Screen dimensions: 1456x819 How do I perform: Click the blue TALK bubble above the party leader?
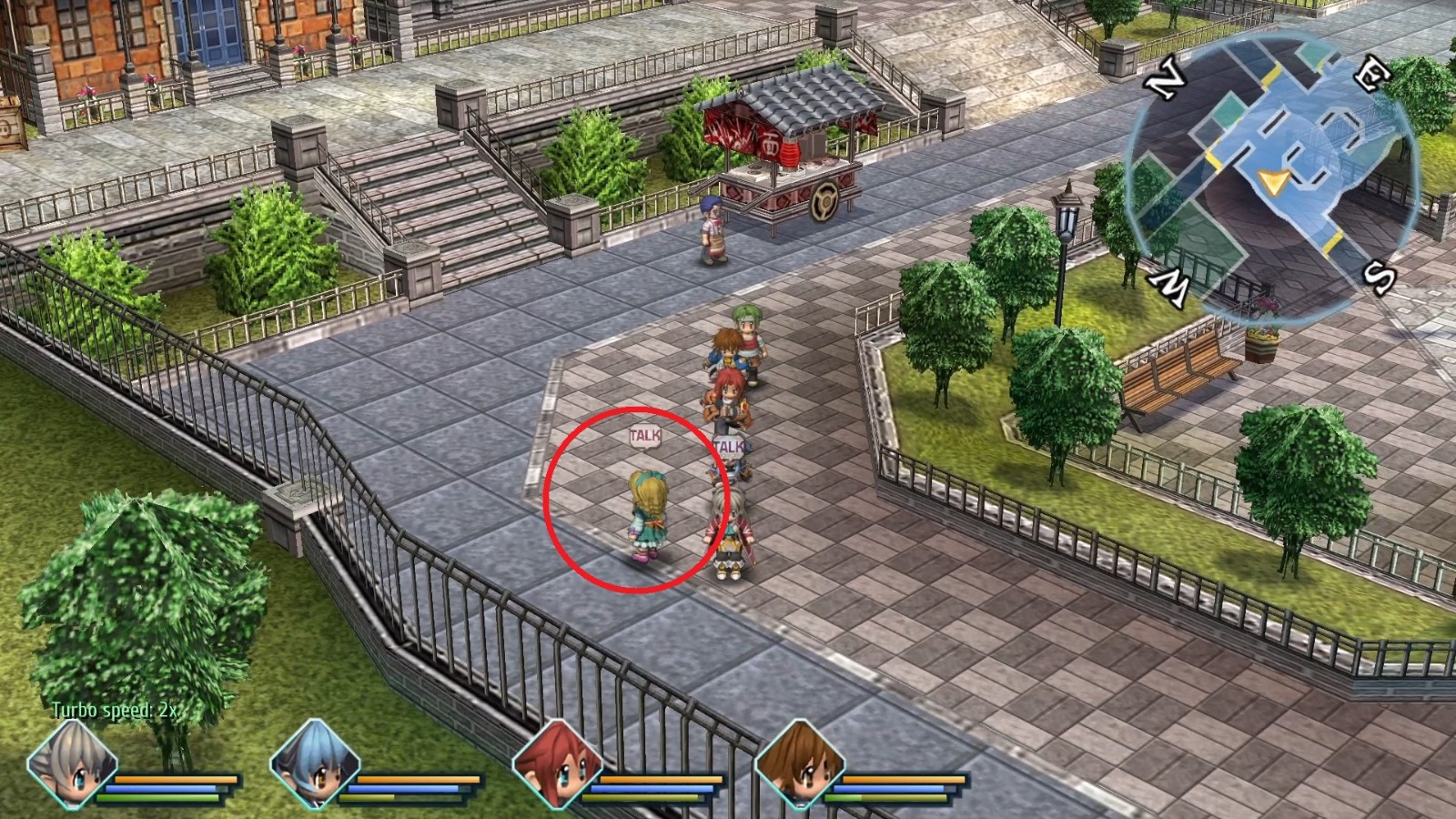click(x=729, y=445)
